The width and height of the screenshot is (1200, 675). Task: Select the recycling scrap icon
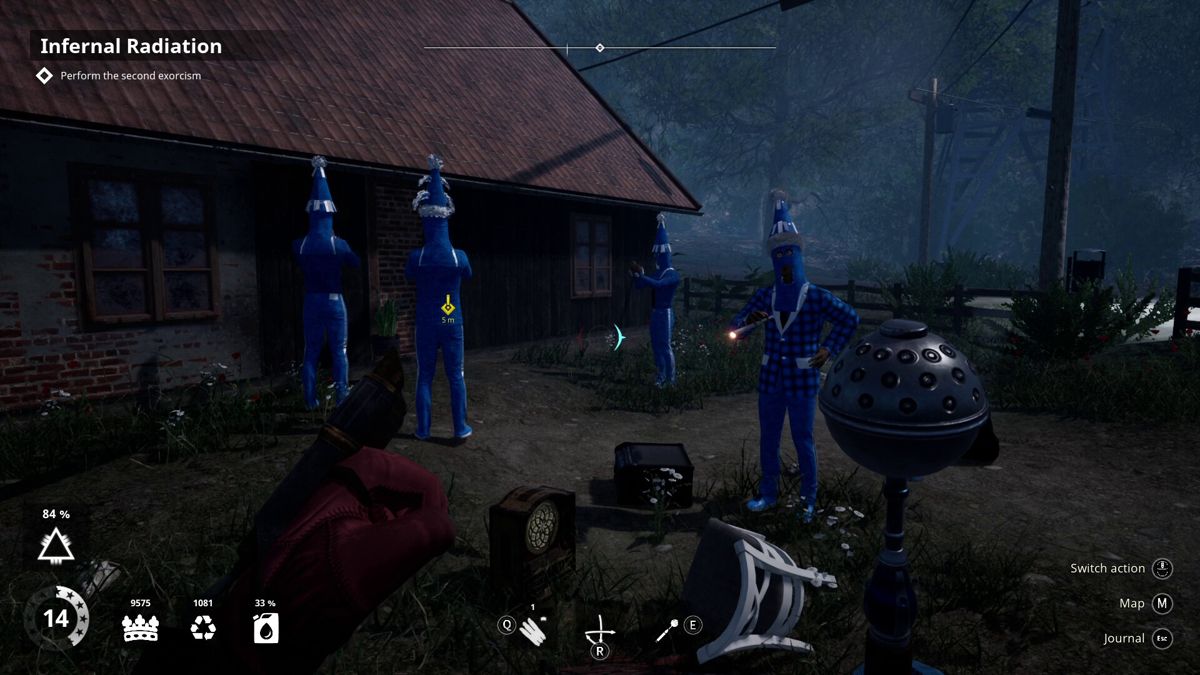203,628
